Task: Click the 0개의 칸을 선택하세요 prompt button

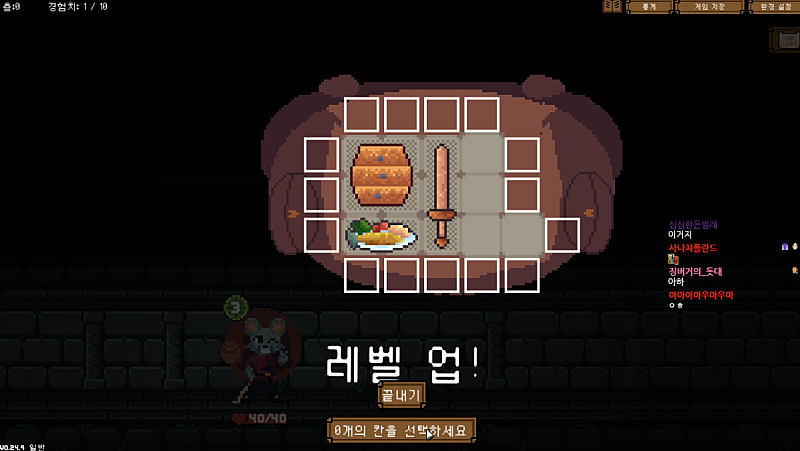Action: [x=401, y=430]
